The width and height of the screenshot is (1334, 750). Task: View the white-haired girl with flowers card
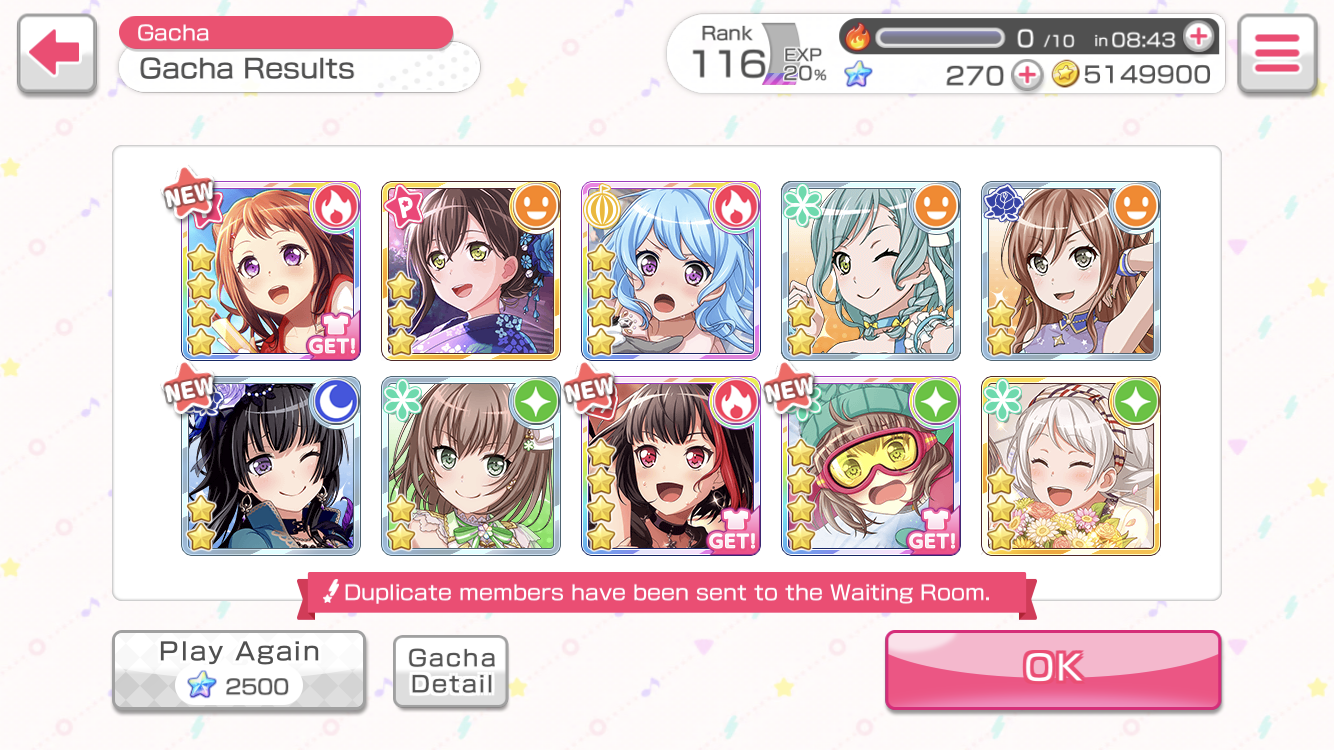[x=1071, y=466]
